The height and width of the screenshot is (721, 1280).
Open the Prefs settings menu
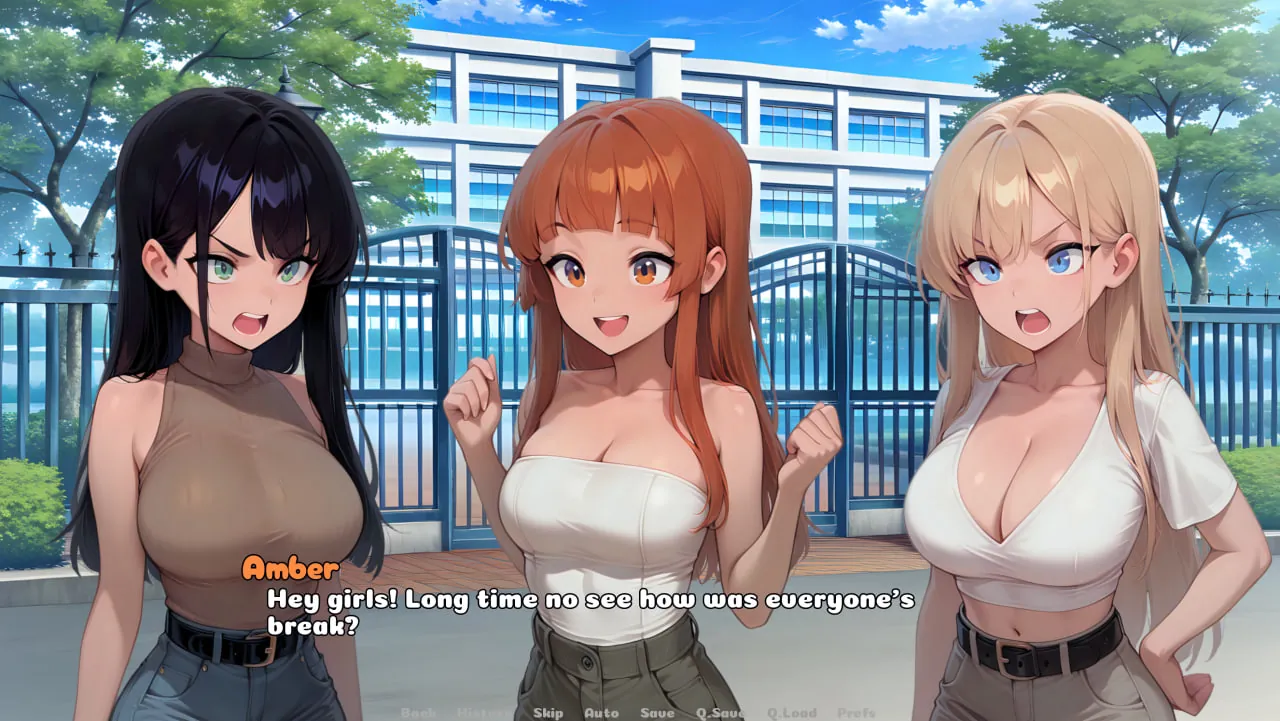(855, 712)
